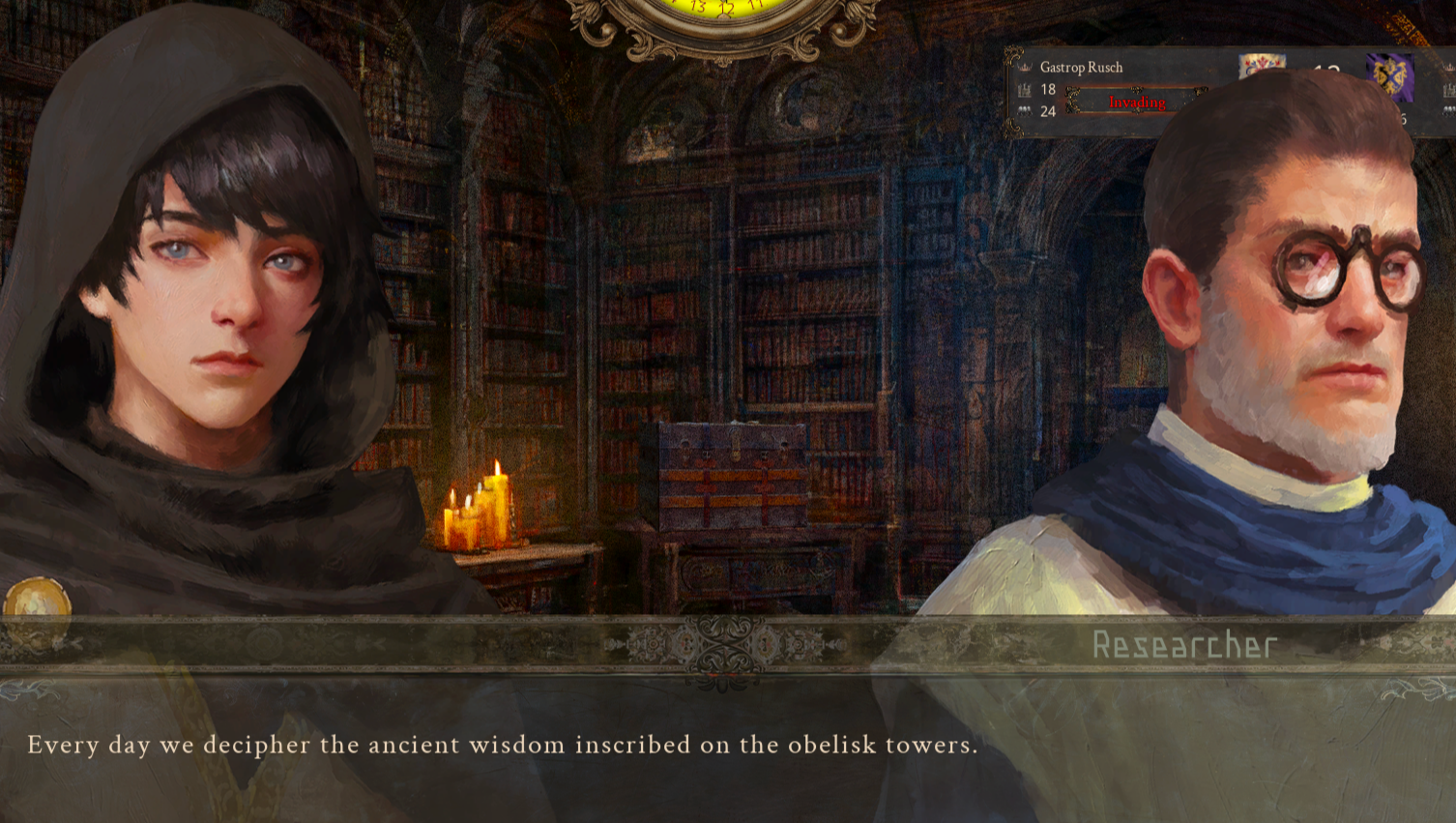Image resolution: width=1456 pixels, height=823 pixels.
Task: Click the red Invading status button
Action: pos(1136,102)
